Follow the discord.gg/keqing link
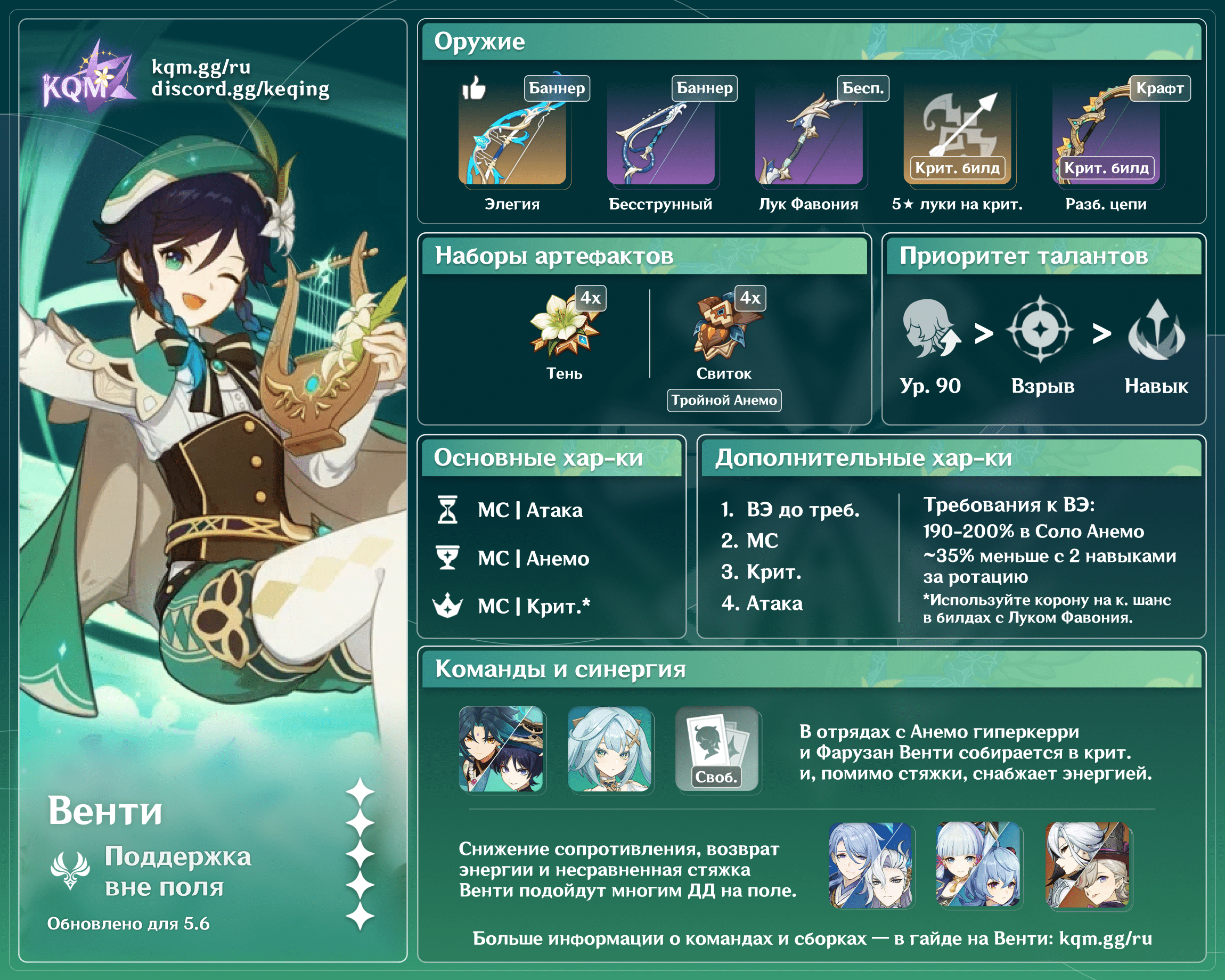Image resolution: width=1225 pixels, height=980 pixels. (240, 89)
